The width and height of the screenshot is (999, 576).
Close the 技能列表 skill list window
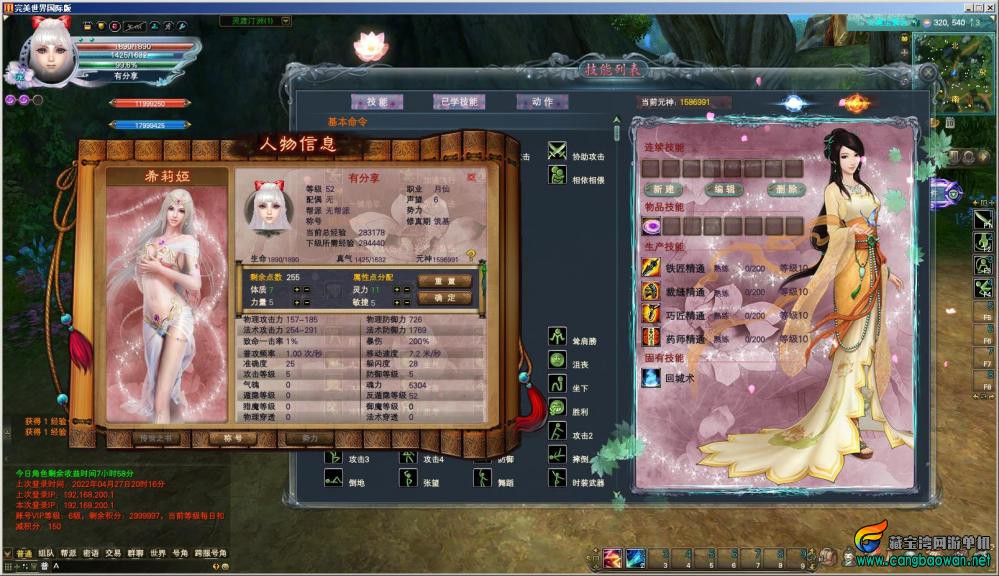point(929,74)
